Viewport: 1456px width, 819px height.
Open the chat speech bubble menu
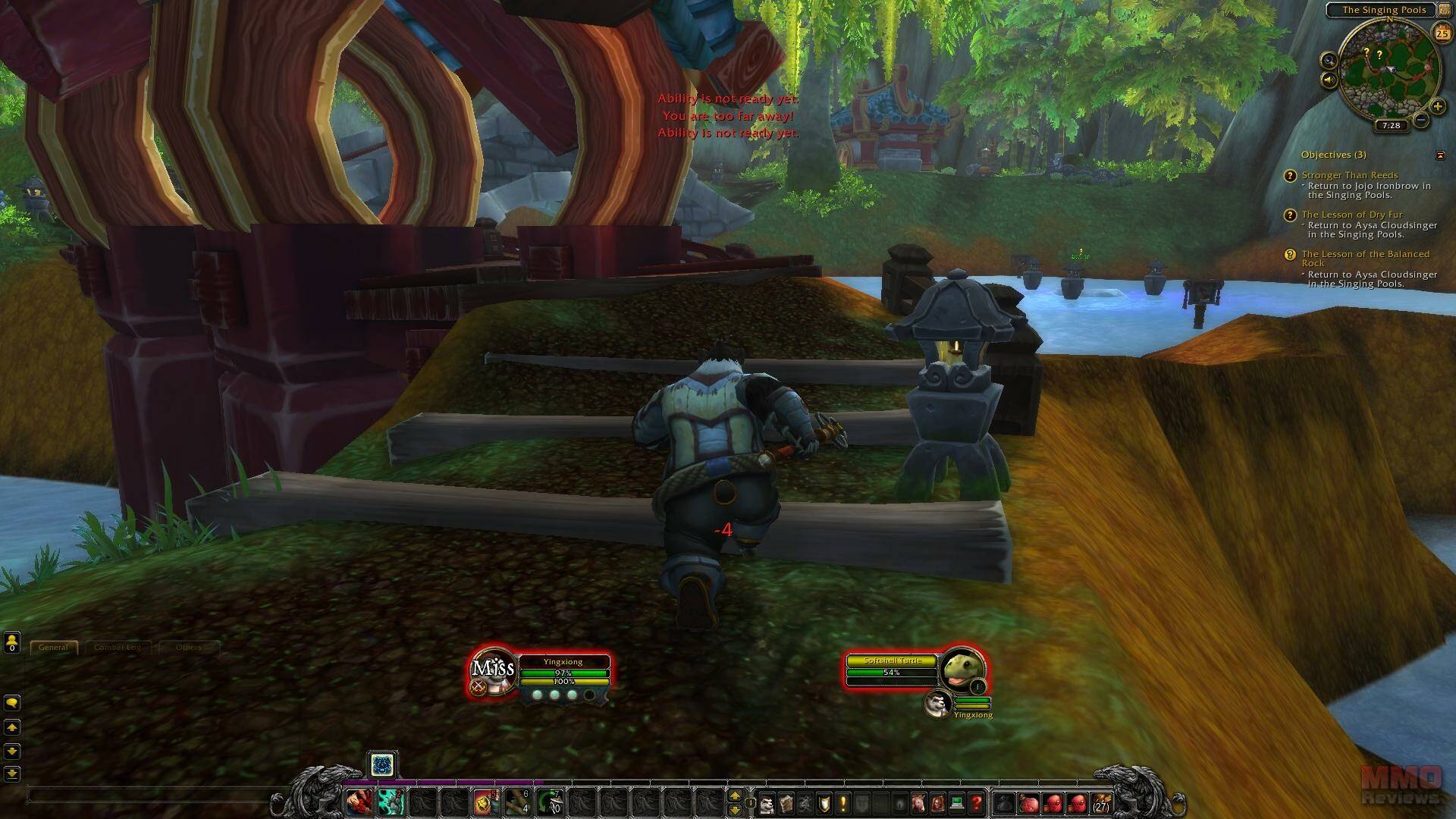pyautogui.click(x=12, y=703)
